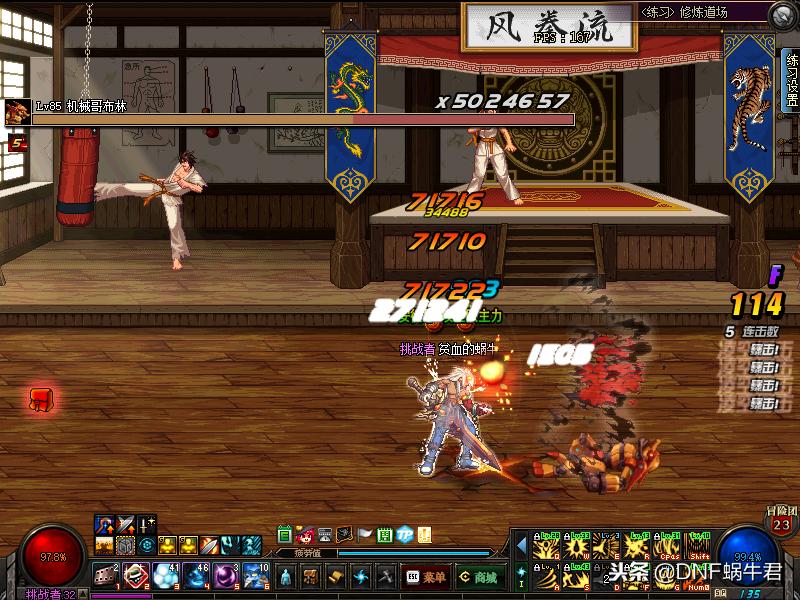Open the inventory backpack icon
The height and width of the screenshot is (600, 800).
(311, 577)
